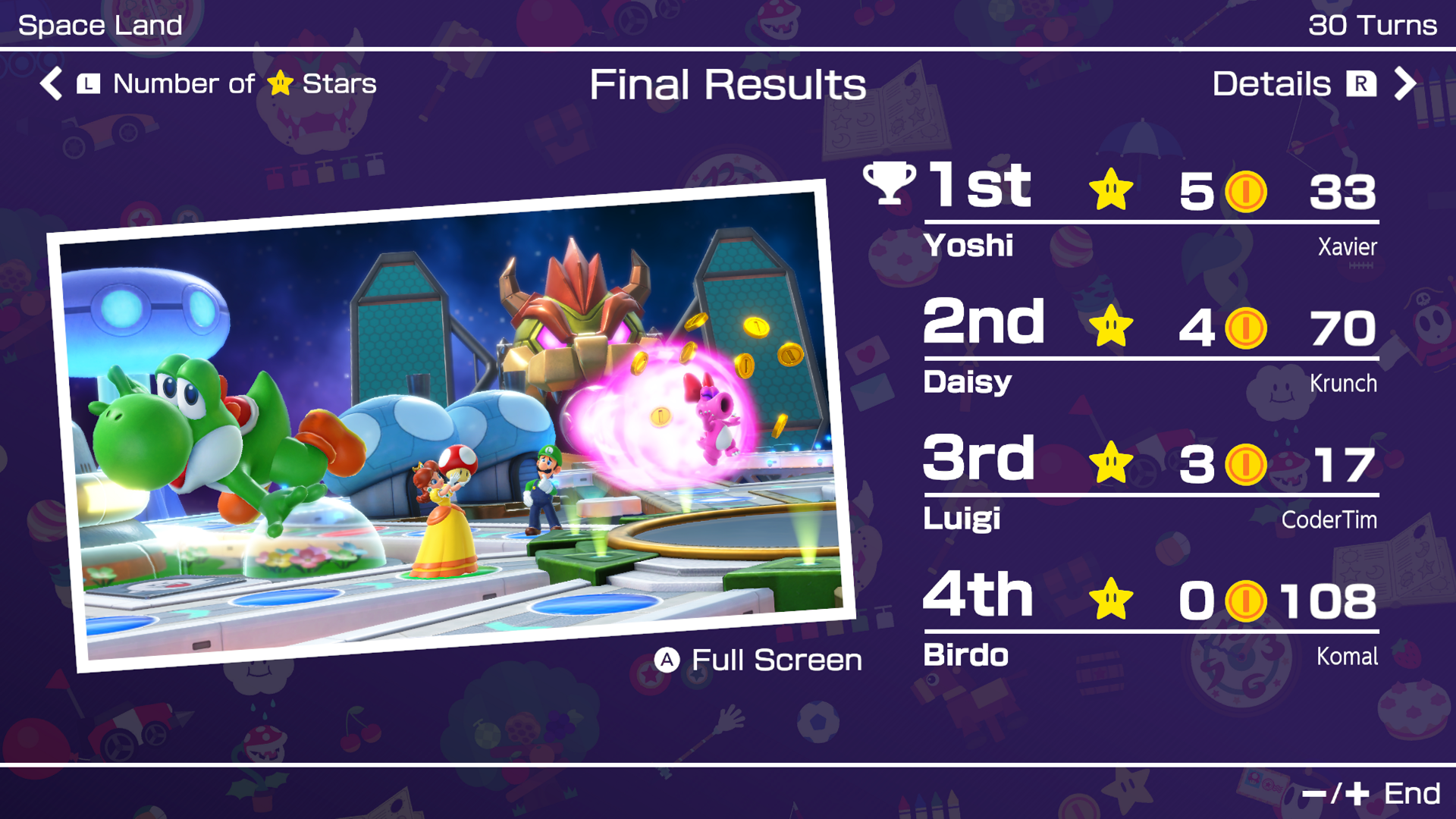Select Luigi's 3rd place result row
Image resolution: width=1456 pixels, height=819 pixels.
pos(1150,483)
